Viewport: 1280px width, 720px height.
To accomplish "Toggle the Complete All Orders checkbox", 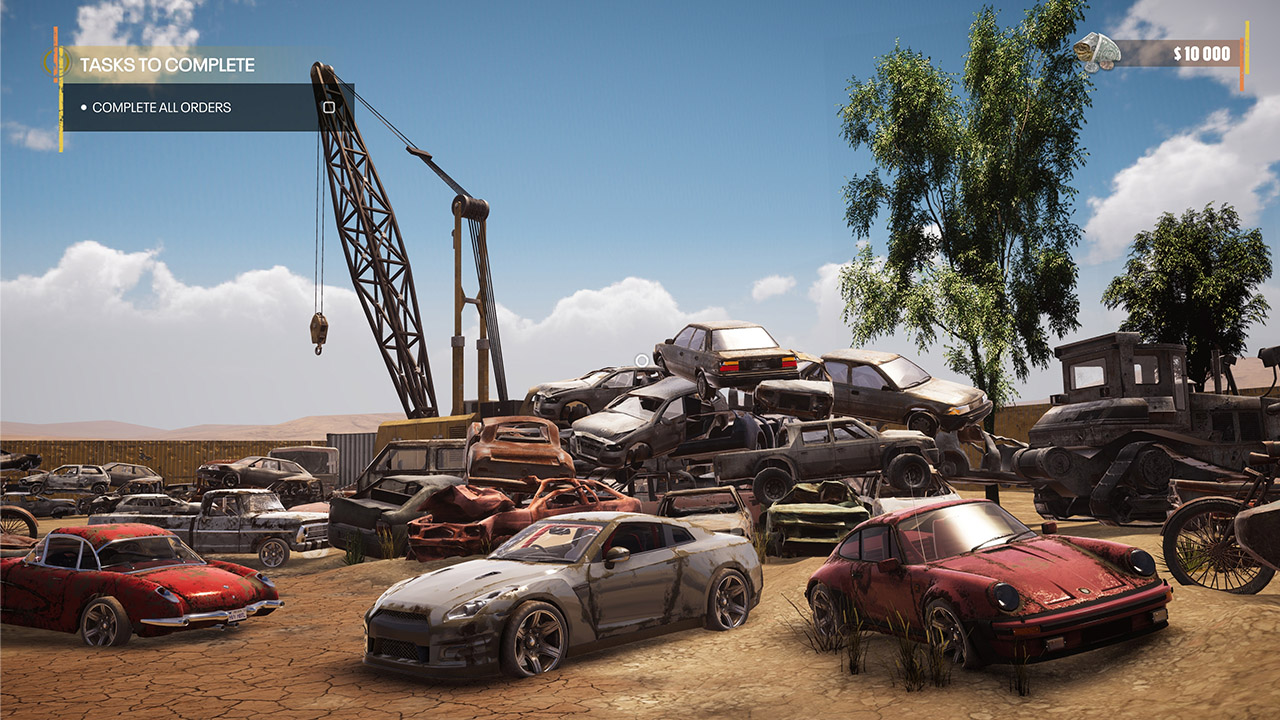I will click(x=329, y=107).
